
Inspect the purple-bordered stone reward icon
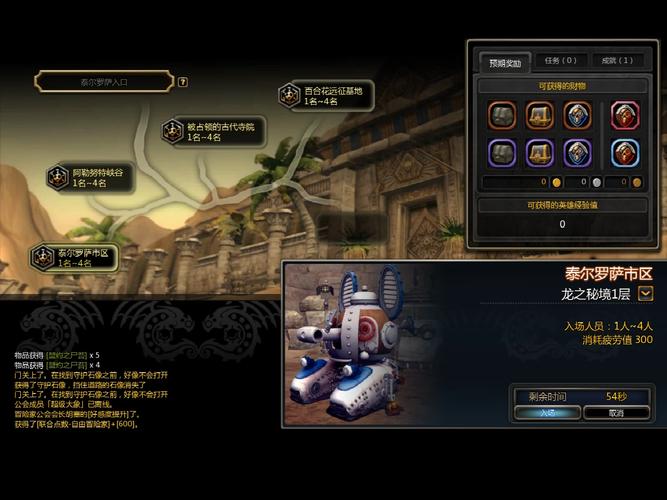[x=502, y=152]
